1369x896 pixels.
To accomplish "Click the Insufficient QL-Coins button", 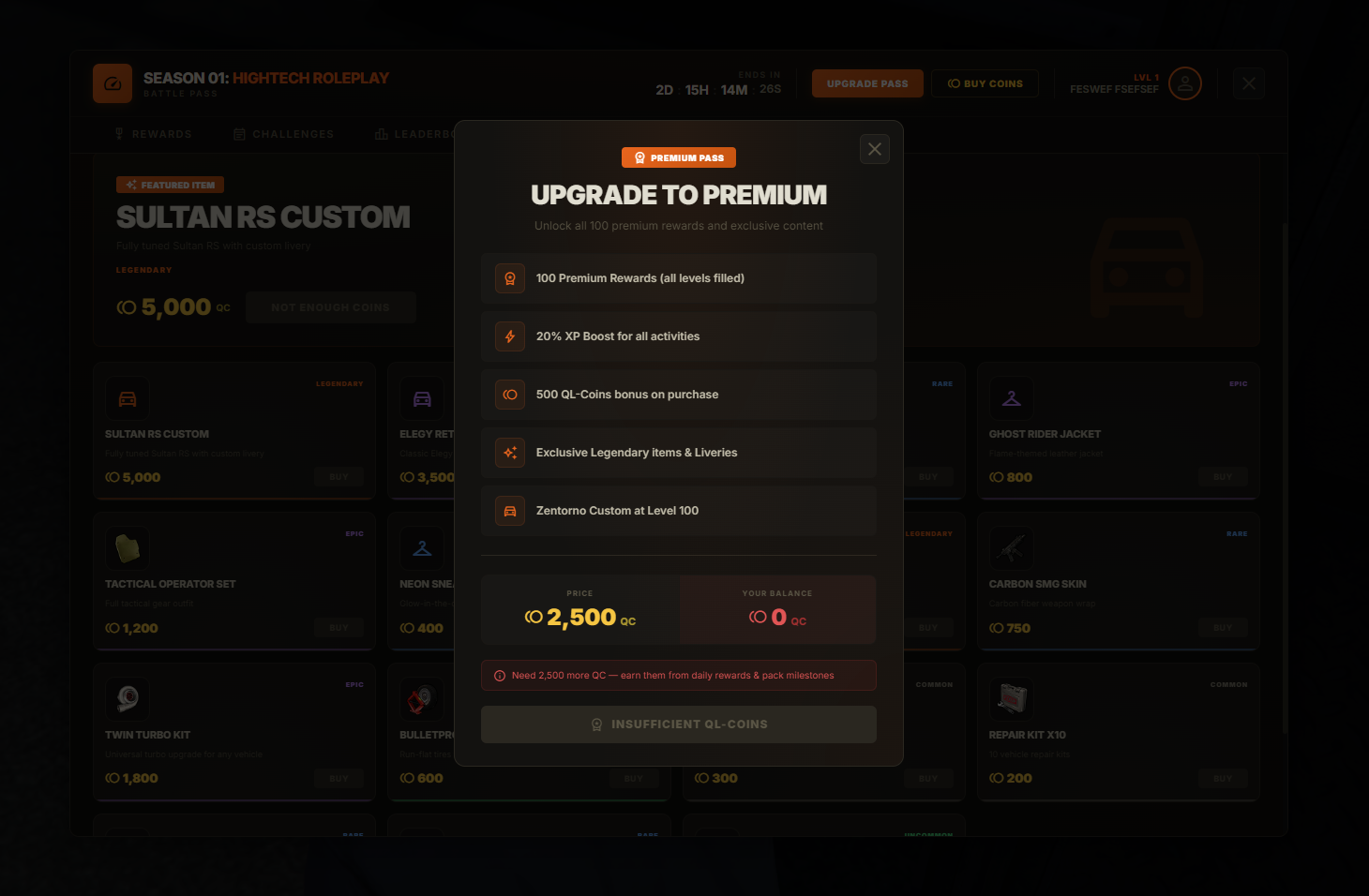I will click(679, 724).
